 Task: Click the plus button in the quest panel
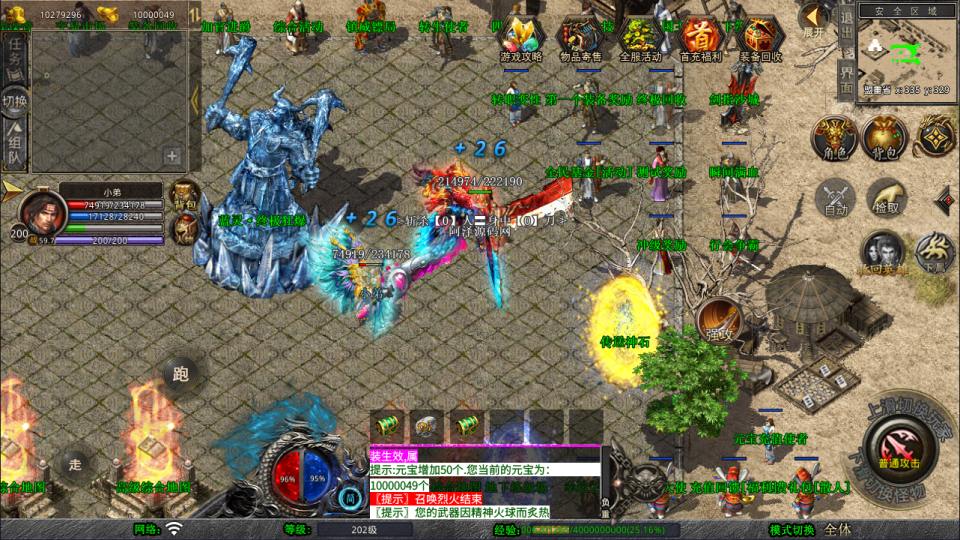[172, 156]
